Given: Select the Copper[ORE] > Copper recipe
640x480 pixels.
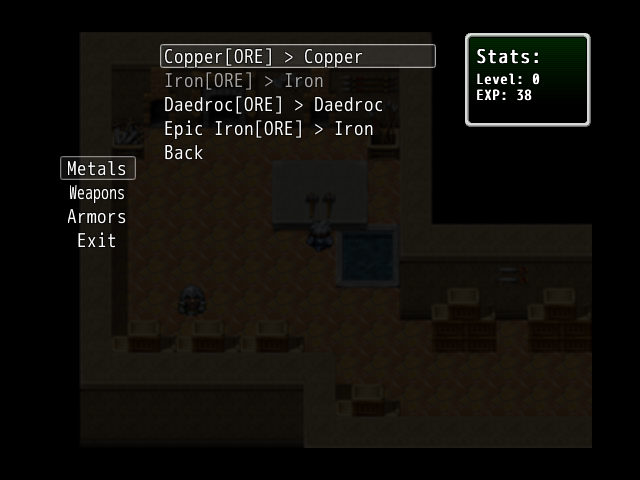Looking at the screenshot, I should pos(264,57).
